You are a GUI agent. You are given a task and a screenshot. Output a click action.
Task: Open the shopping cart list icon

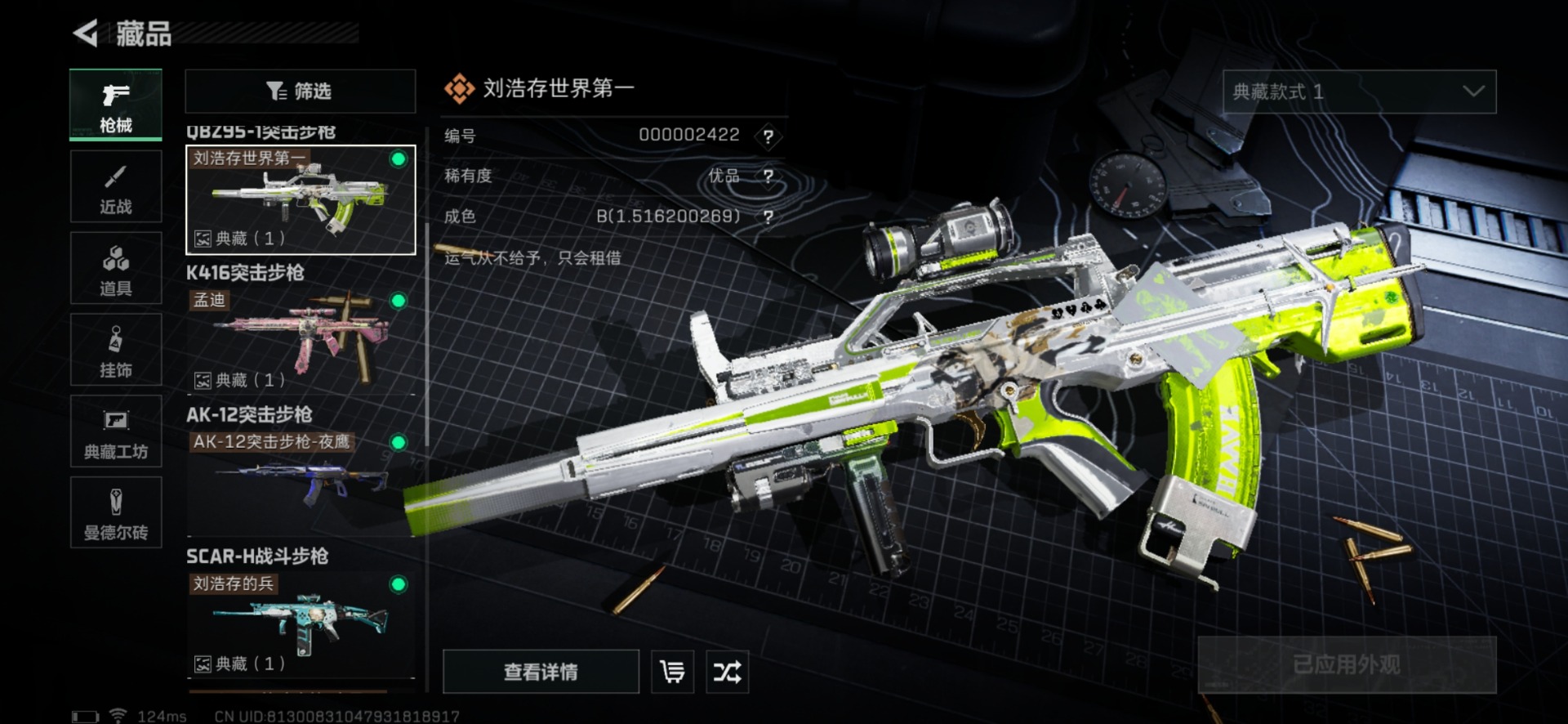pos(673,672)
